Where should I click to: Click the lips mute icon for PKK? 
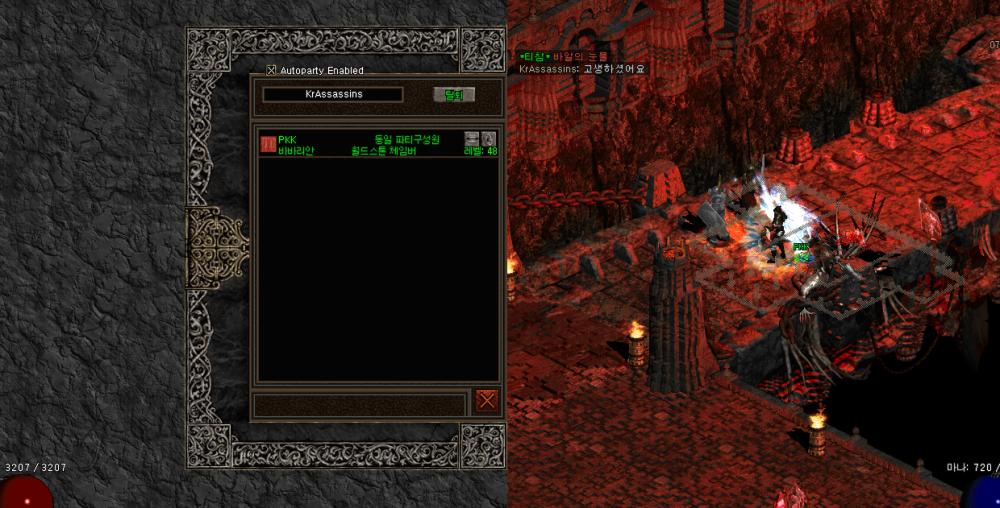point(472,139)
